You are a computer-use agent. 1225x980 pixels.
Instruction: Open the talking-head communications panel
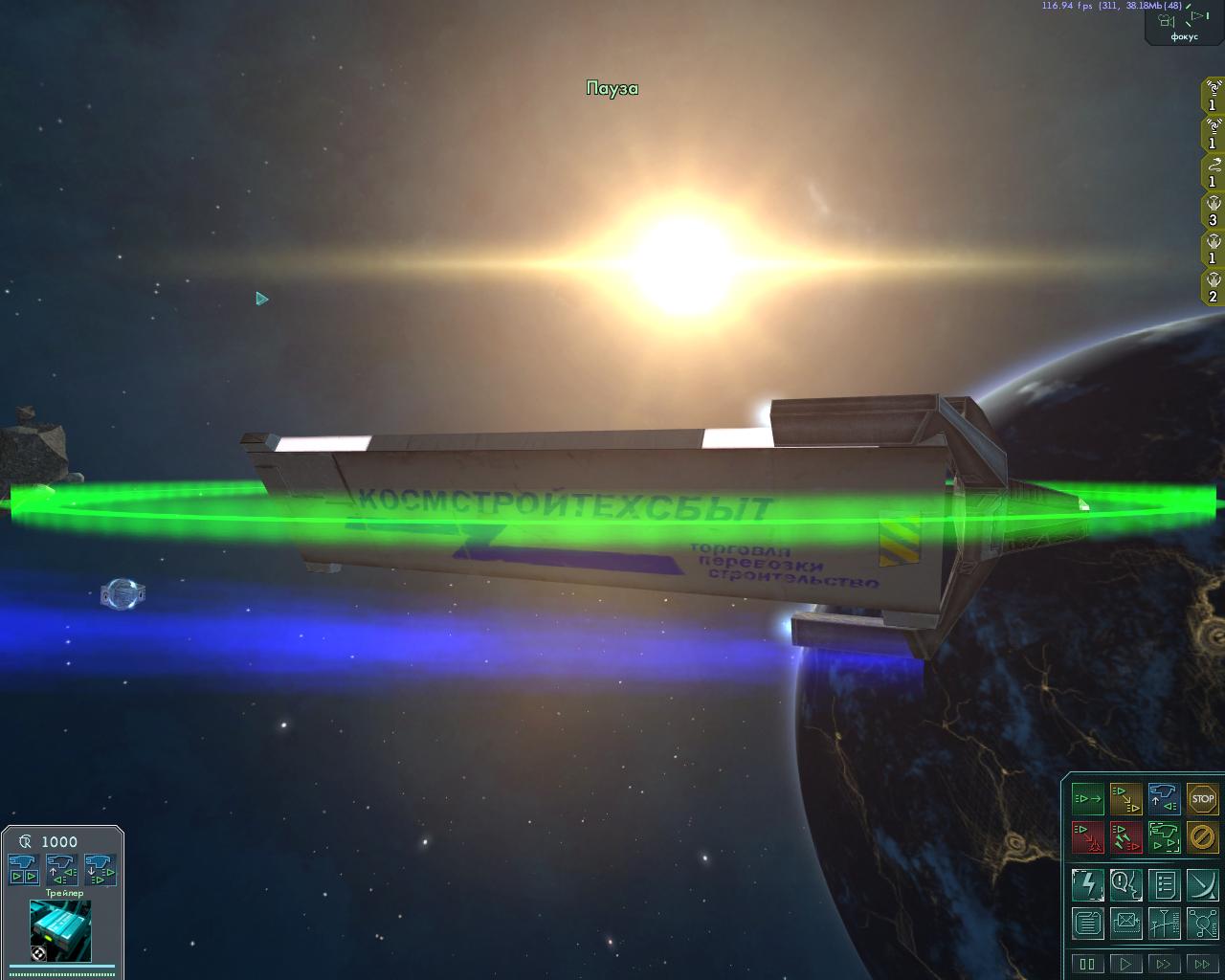click(x=1125, y=884)
